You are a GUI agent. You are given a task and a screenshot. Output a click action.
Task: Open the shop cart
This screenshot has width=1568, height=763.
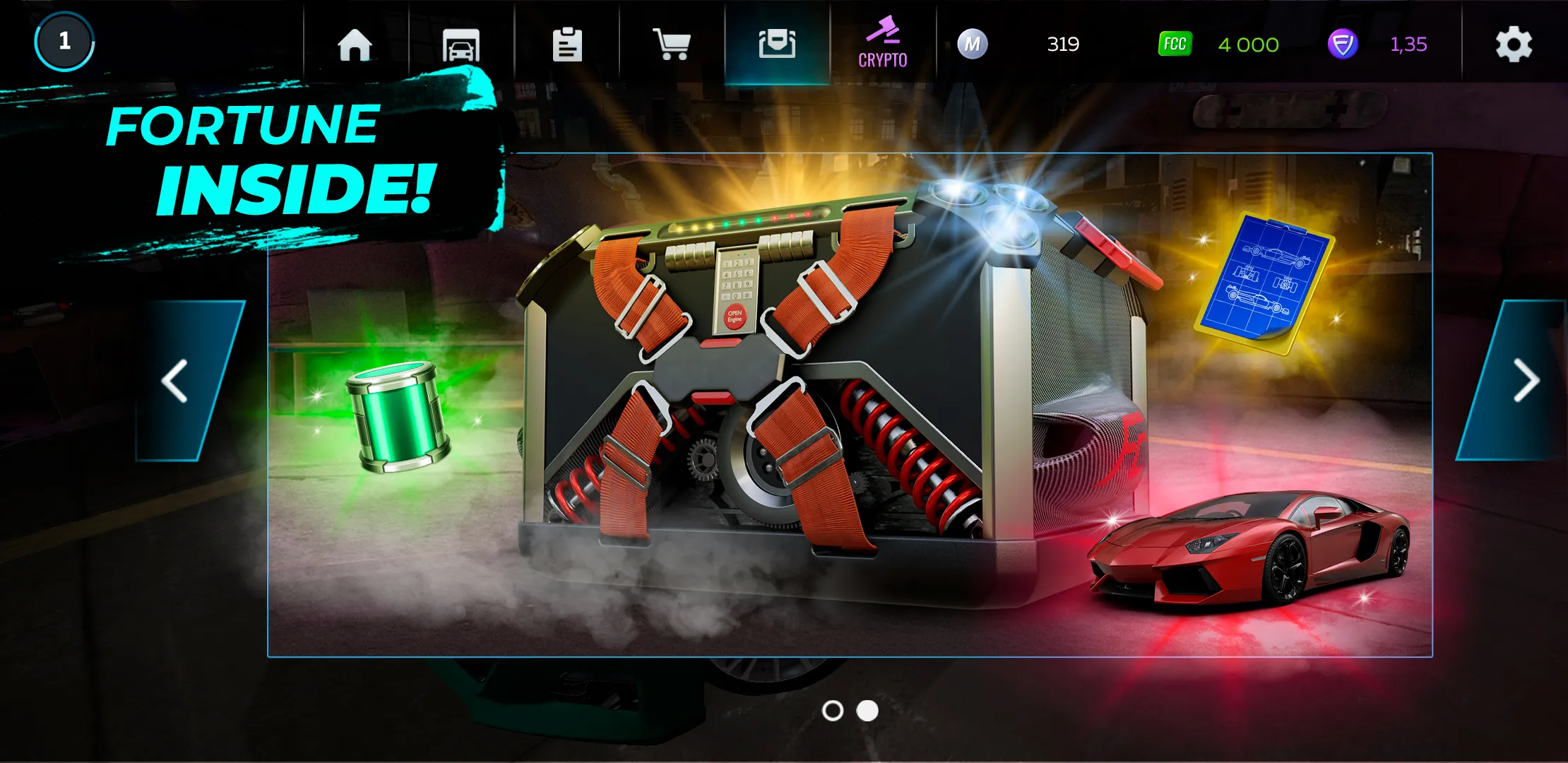click(672, 45)
